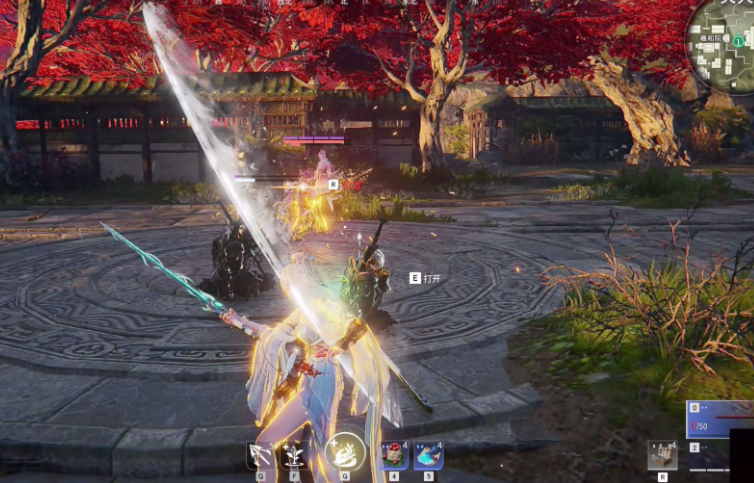Viewport: 754px width, 483px height.
Task: Use the wooden chest item slot
Action: 662,455
